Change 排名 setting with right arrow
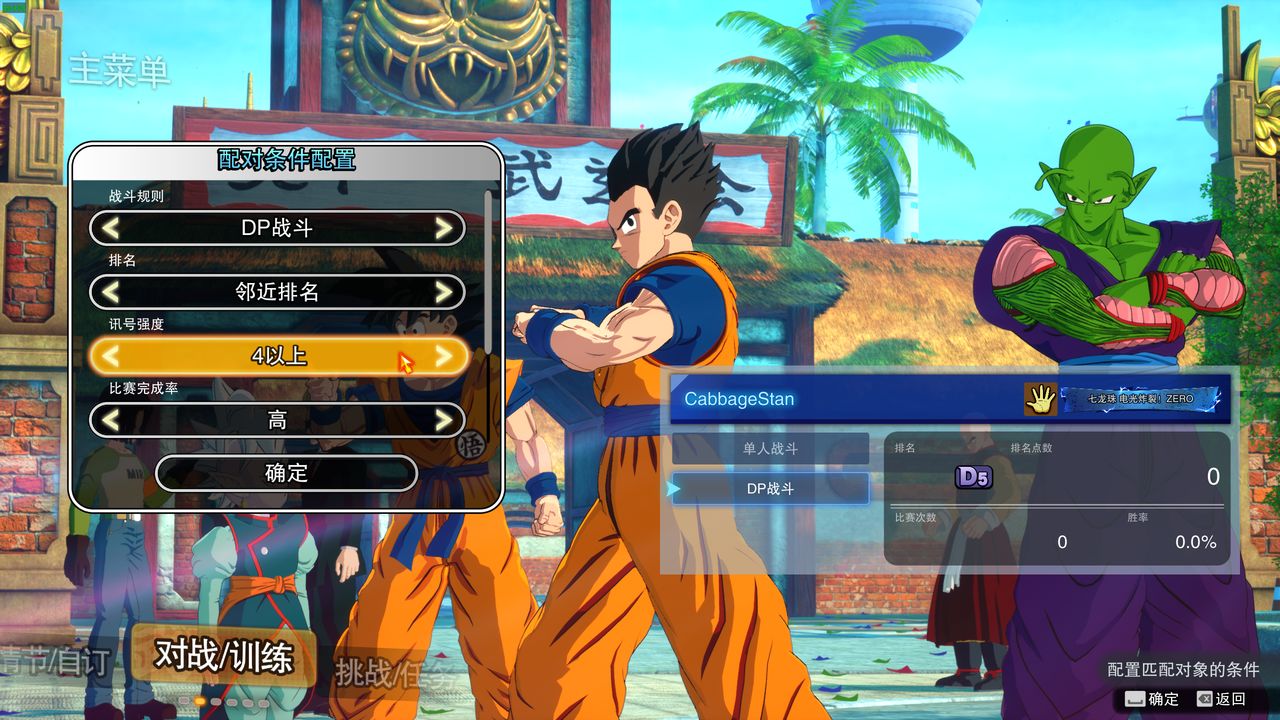 [x=444, y=292]
